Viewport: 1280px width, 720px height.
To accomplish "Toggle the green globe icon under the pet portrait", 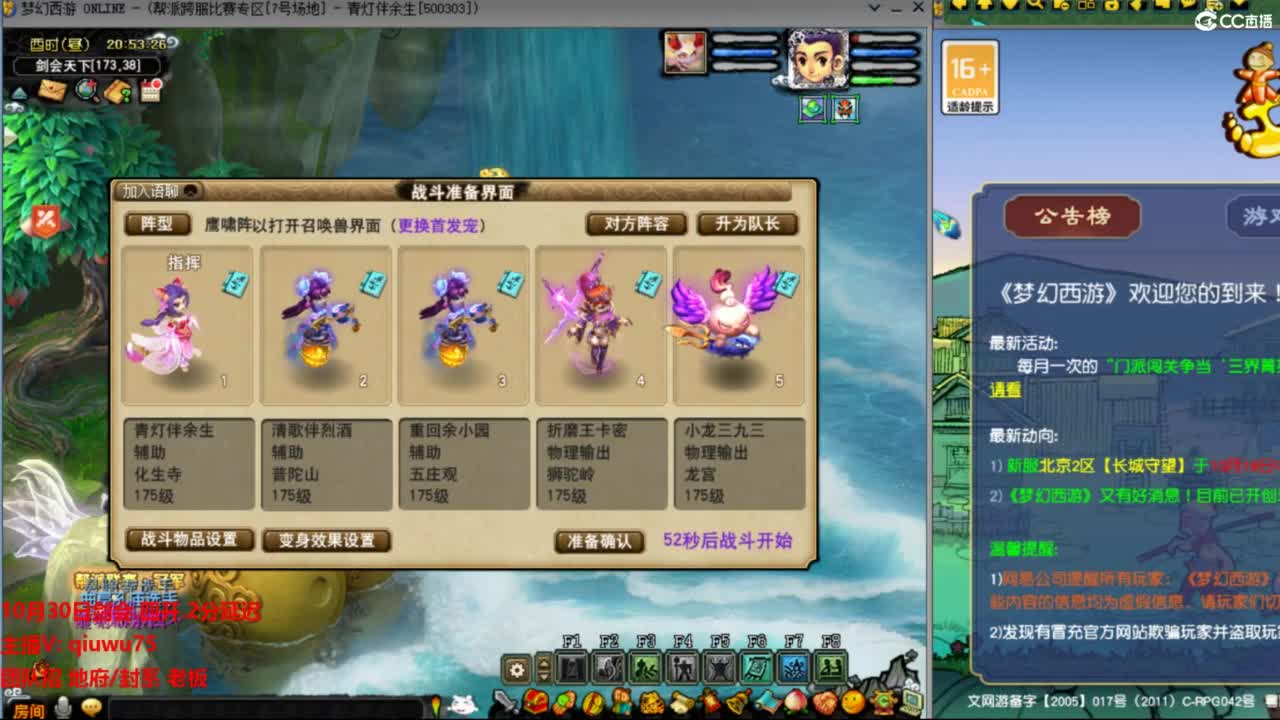I will [812, 109].
